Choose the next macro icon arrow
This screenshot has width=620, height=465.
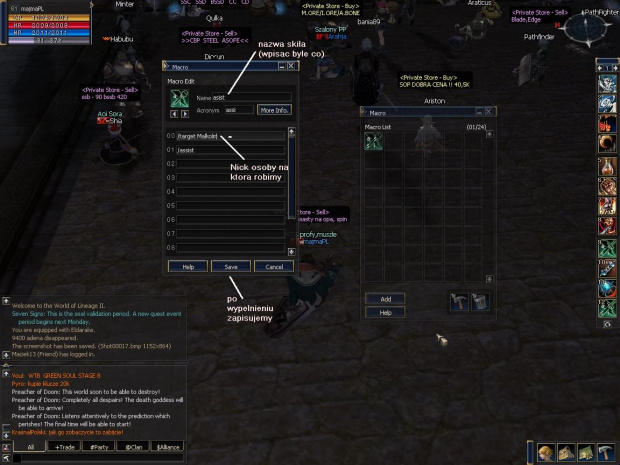[184, 114]
